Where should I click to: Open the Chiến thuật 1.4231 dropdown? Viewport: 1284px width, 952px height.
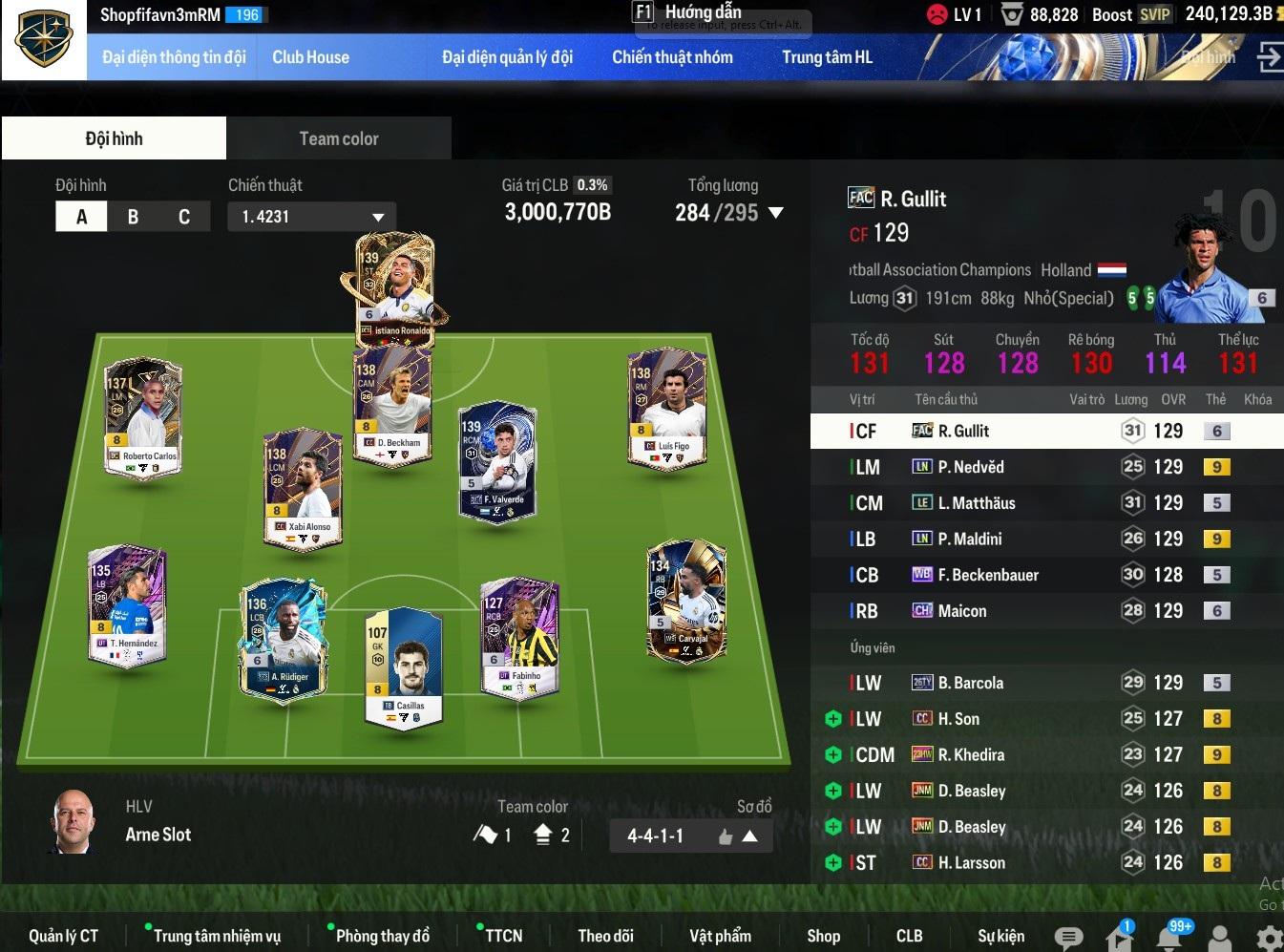coord(311,217)
